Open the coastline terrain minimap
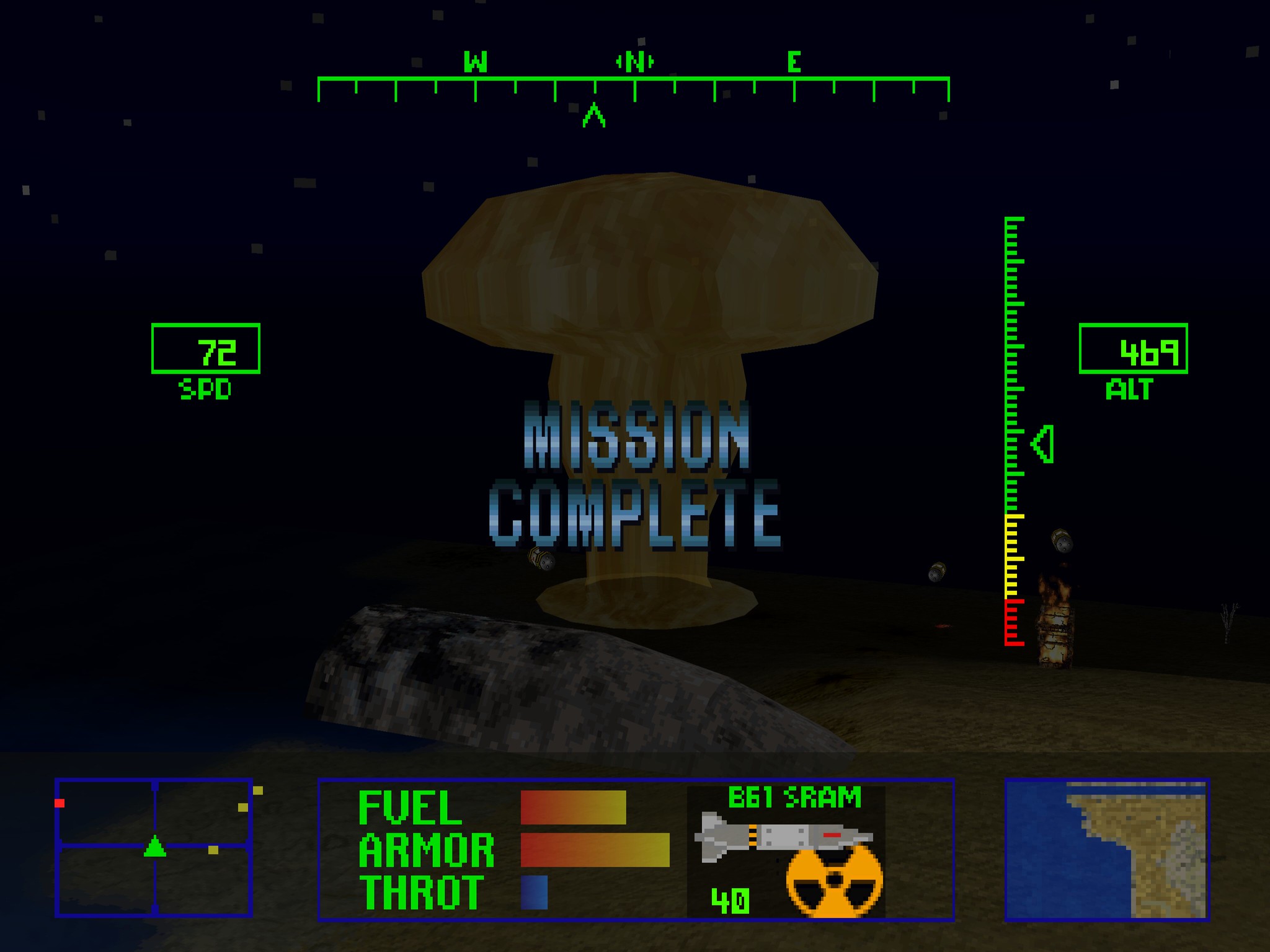 [x=1107, y=848]
